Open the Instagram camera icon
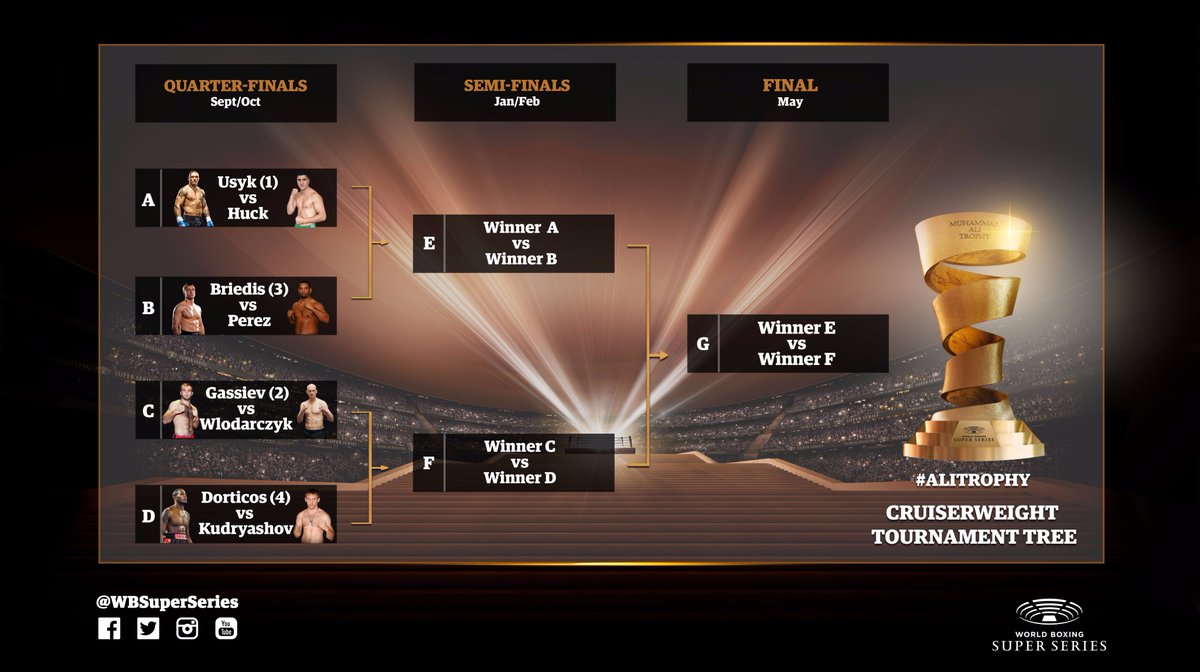 click(187, 629)
